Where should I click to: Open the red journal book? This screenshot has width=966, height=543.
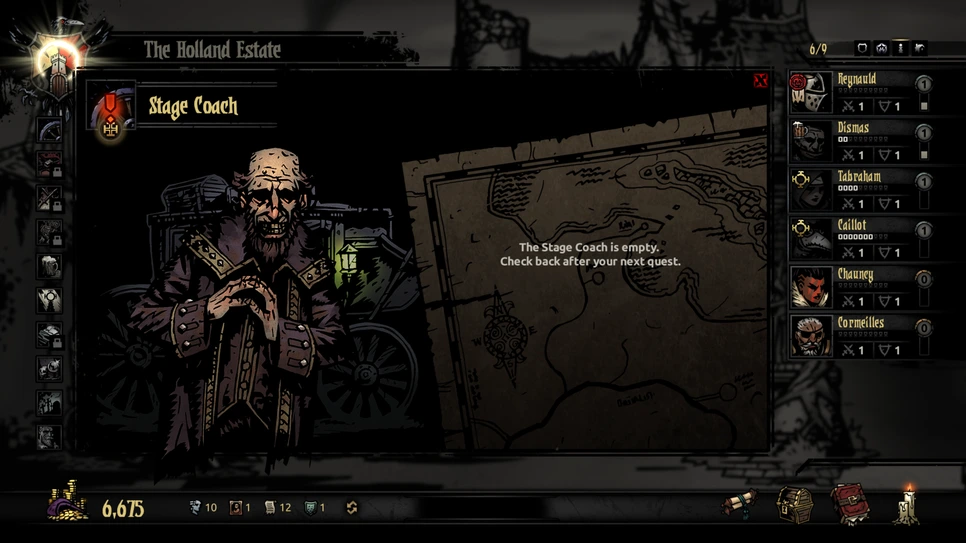click(x=849, y=504)
